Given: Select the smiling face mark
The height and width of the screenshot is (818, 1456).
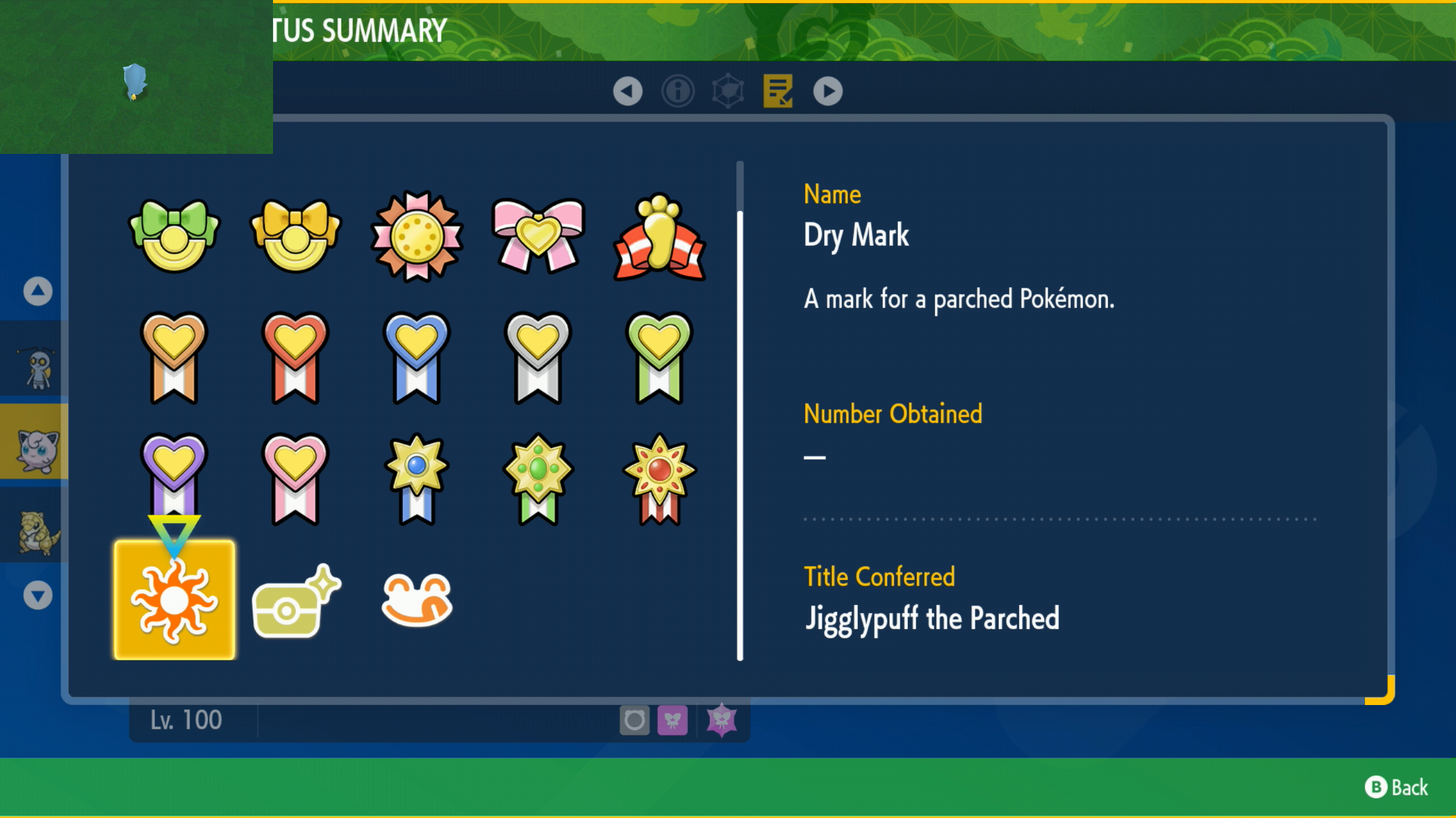Looking at the screenshot, I should pyautogui.click(x=417, y=600).
